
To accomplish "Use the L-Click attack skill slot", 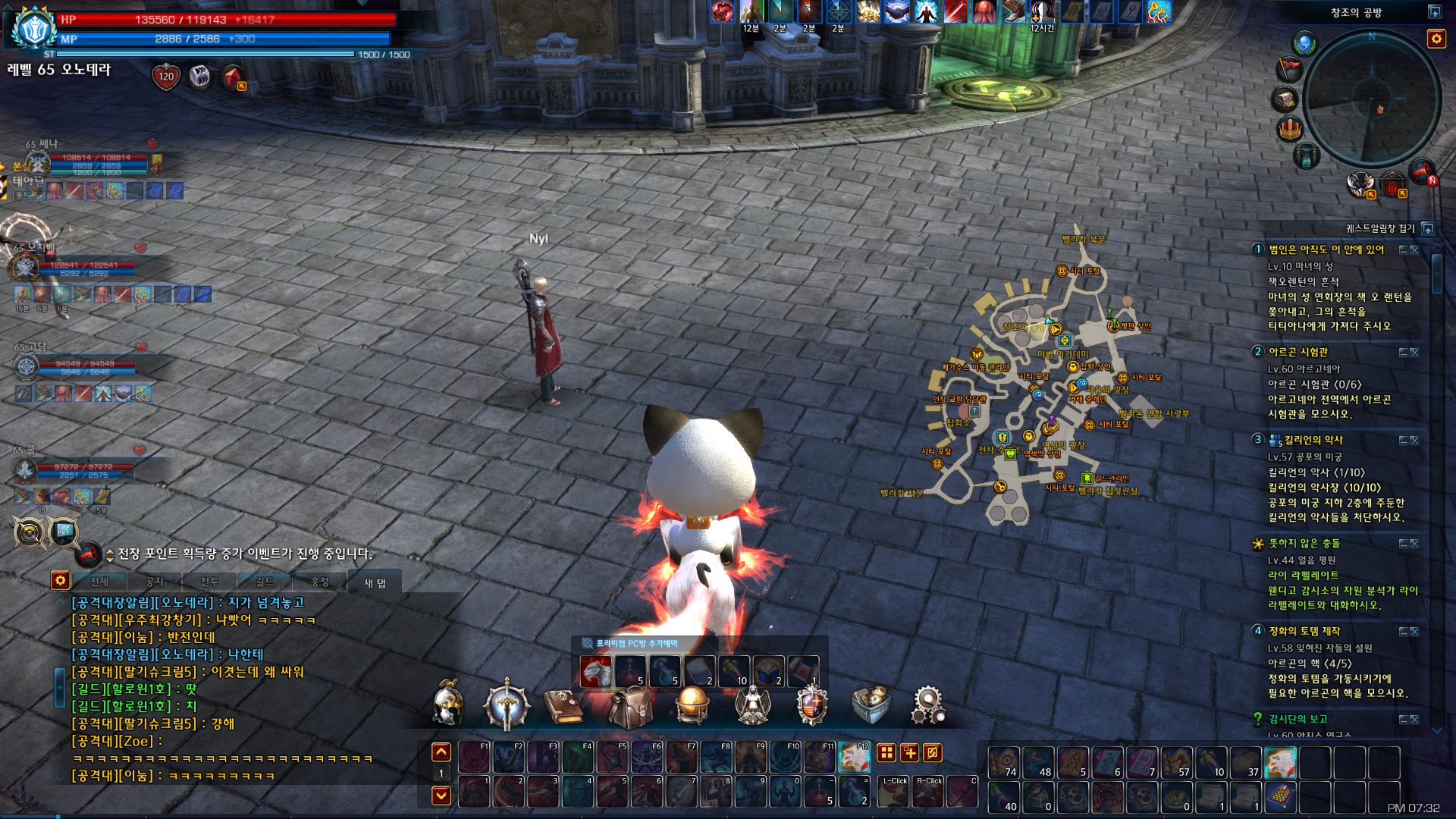I will [x=895, y=791].
